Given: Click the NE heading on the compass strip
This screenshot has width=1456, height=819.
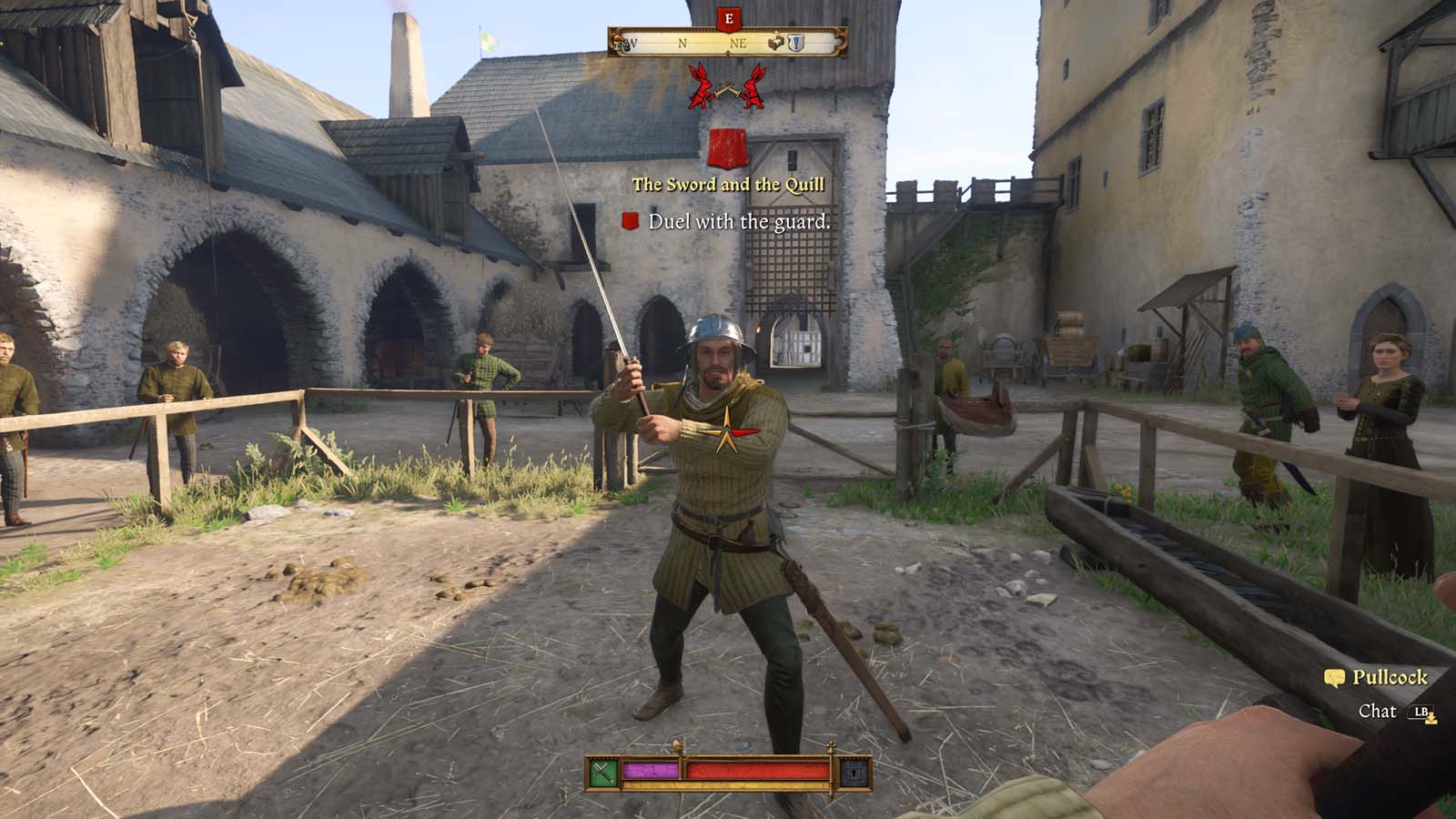Looking at the screenshot, I should (739, 43).
